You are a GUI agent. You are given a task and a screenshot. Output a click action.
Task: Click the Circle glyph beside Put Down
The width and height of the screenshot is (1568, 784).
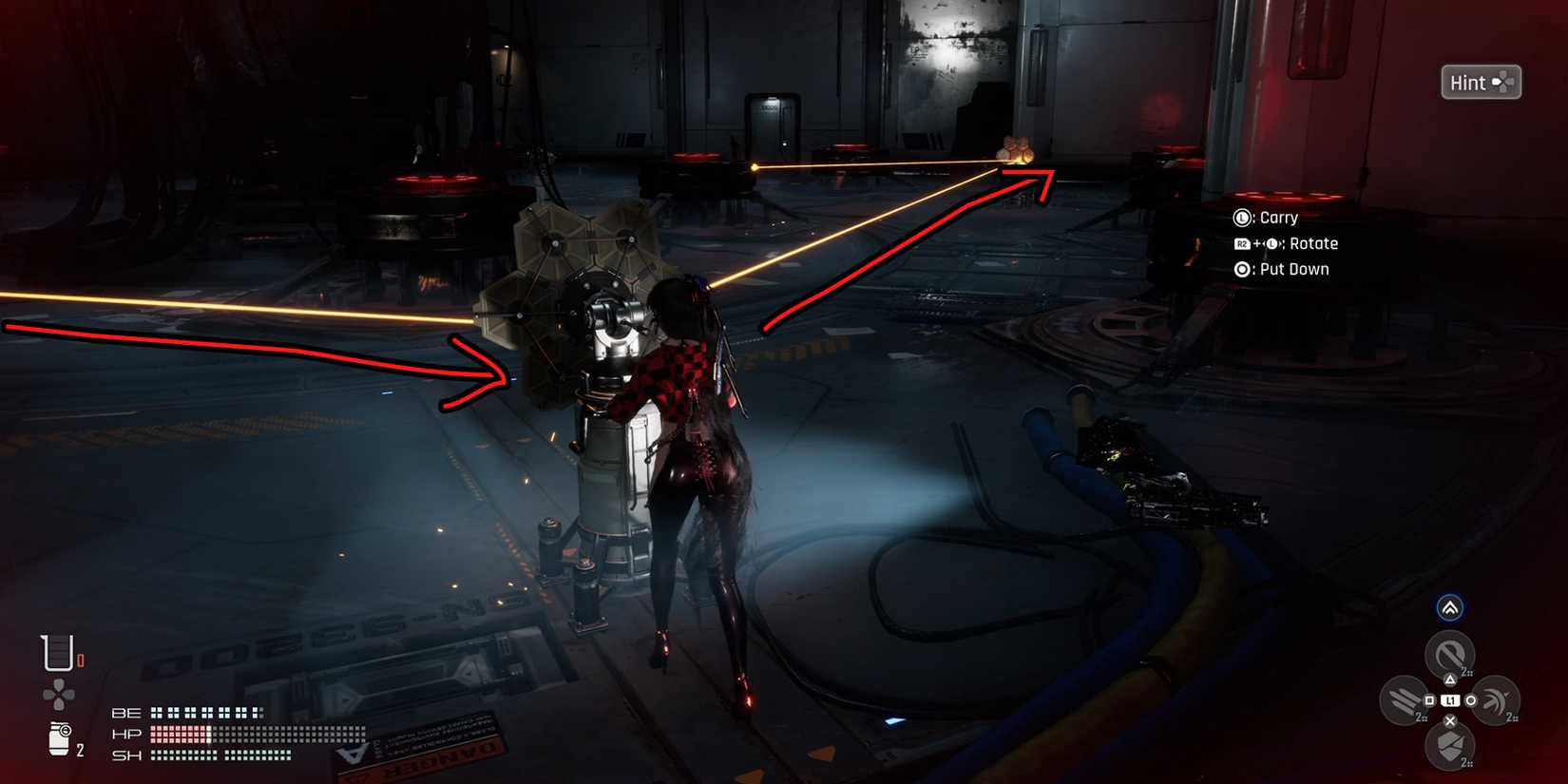(1241, 269)
